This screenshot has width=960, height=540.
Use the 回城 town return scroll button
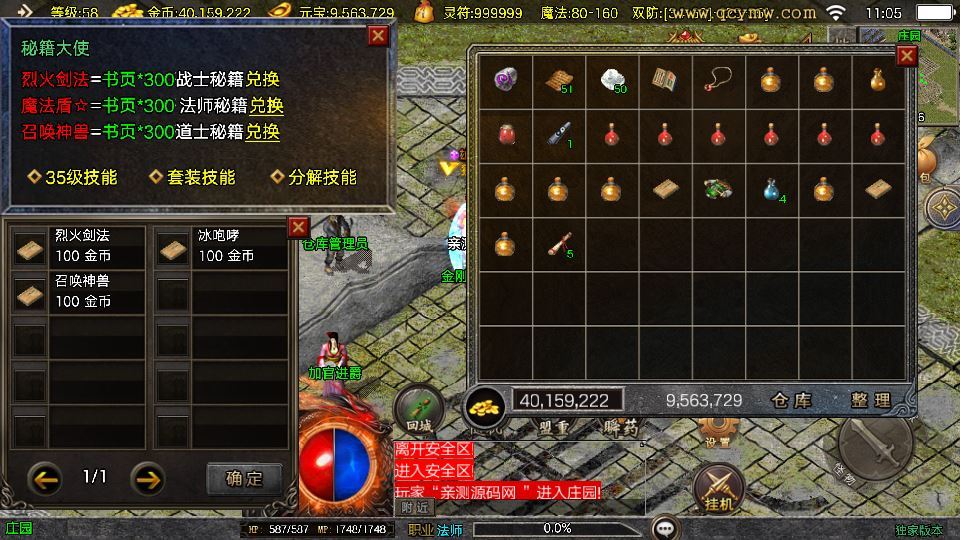coord(418,410)
